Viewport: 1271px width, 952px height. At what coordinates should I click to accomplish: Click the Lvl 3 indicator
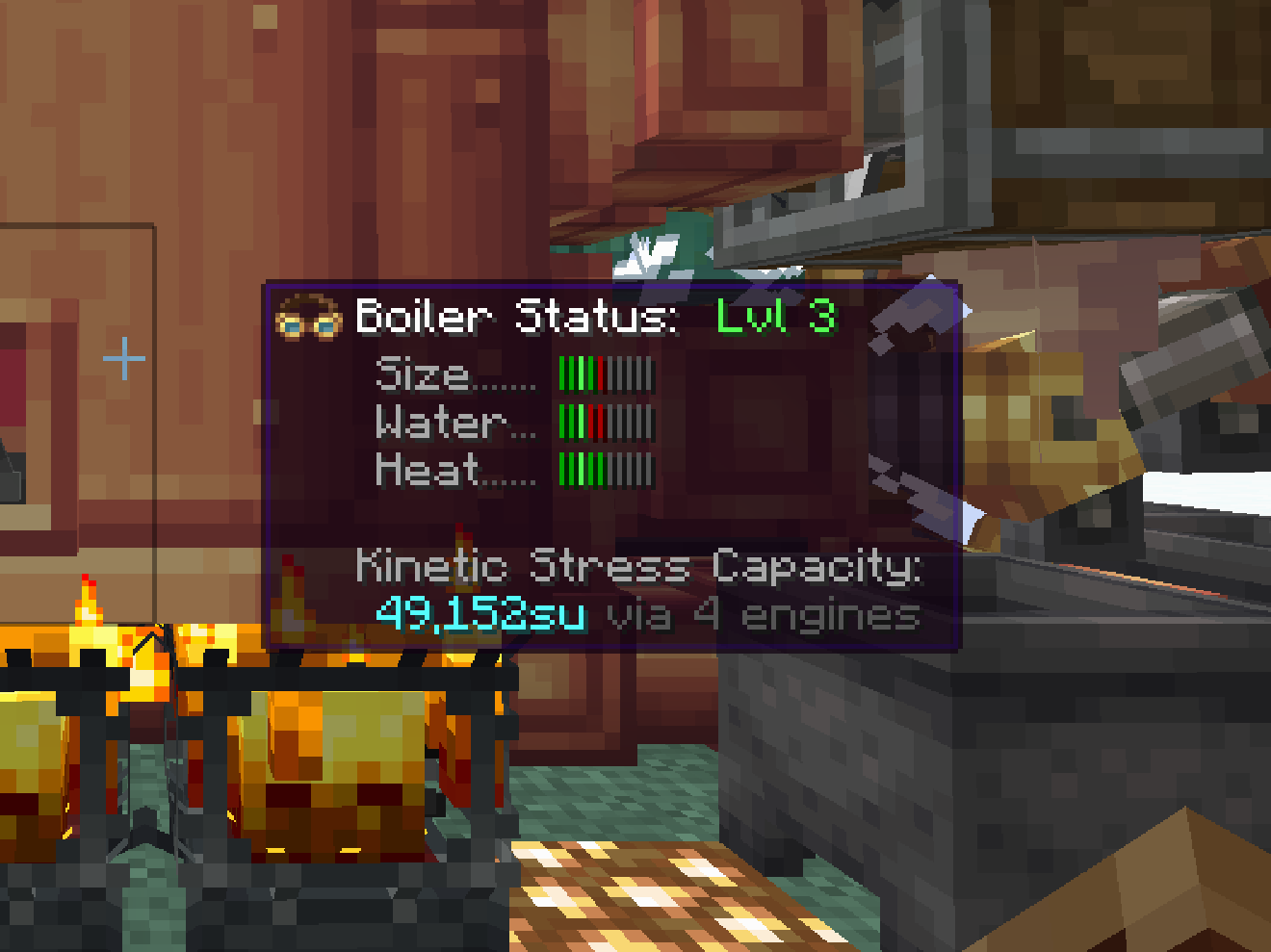tap(777, 319)
